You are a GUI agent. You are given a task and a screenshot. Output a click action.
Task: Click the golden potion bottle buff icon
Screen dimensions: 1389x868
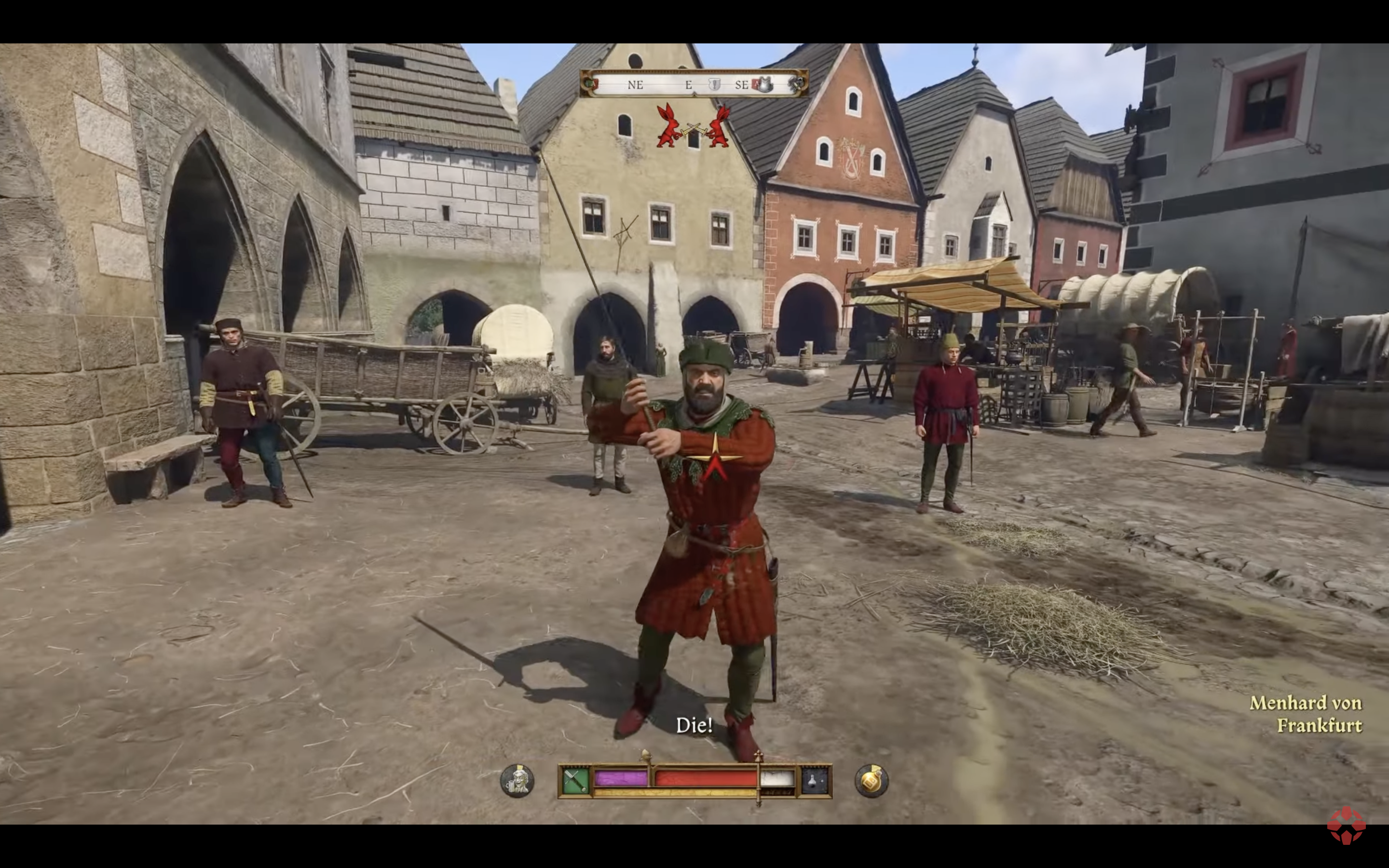point(871,780)
